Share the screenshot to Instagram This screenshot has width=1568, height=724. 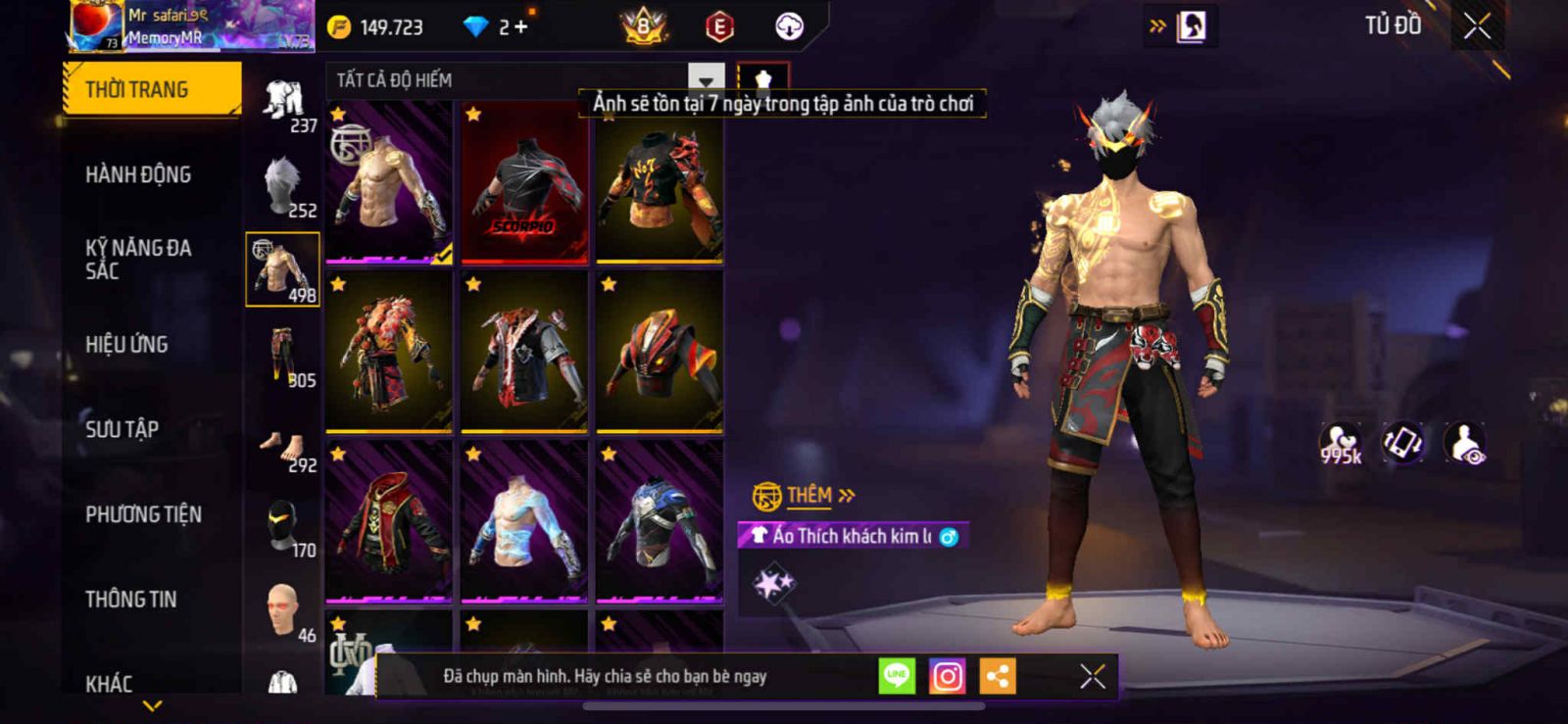point(947,676)
